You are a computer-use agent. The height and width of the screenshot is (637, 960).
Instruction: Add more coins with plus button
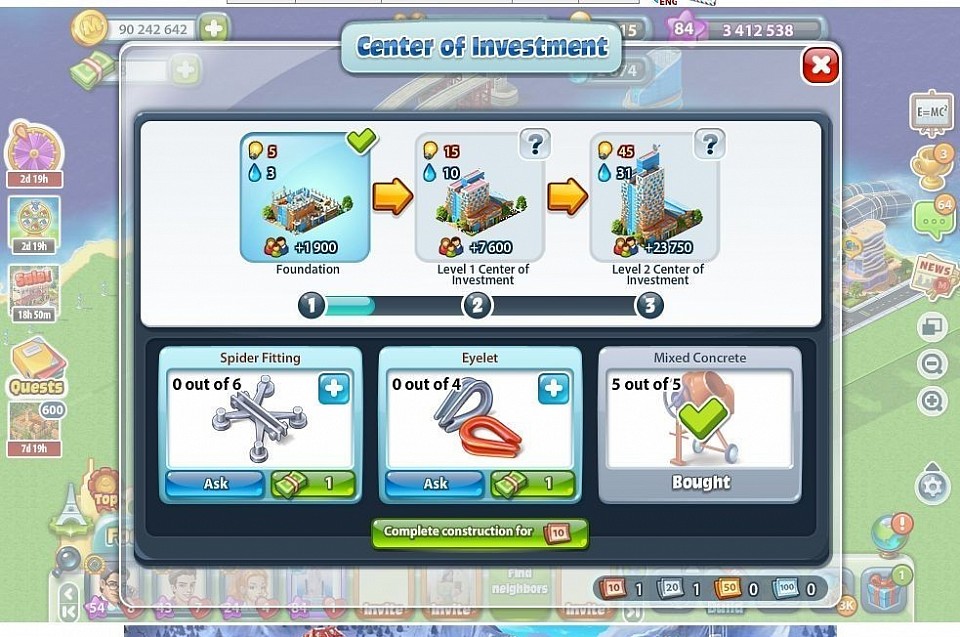coord(213,29)
